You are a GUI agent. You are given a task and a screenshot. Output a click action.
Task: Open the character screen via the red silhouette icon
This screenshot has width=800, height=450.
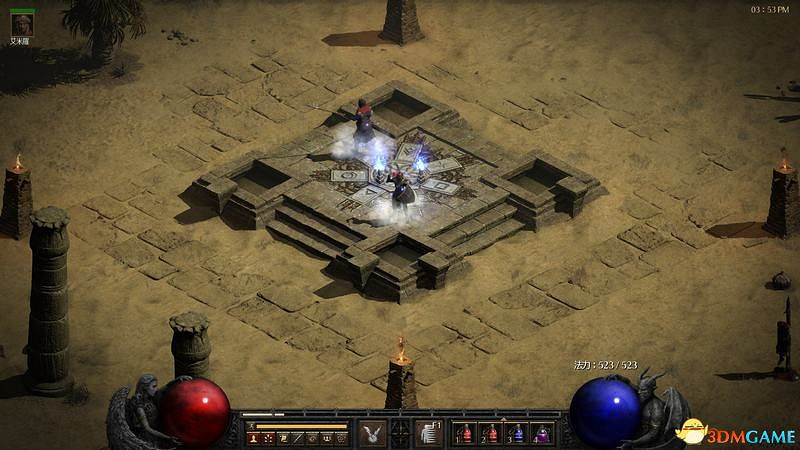[255, 438]
